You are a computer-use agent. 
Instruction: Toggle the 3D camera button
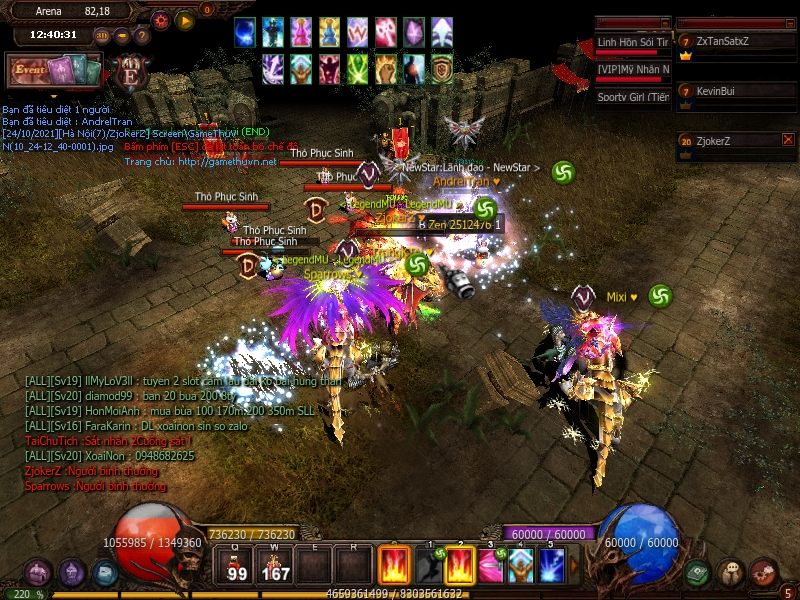(102, 36)
